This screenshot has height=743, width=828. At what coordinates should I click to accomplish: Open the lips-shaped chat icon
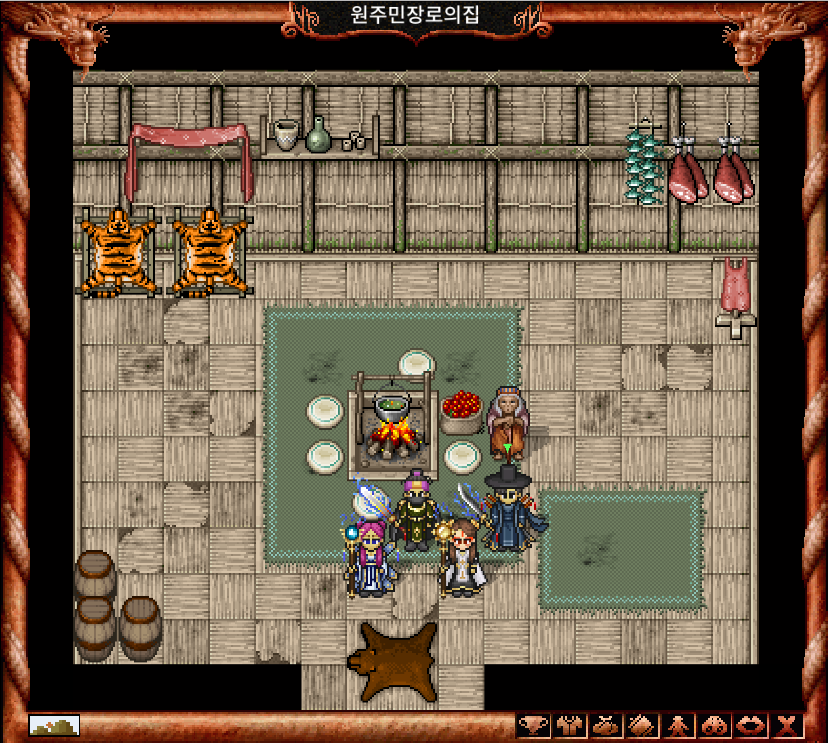[x=749, y=726]
